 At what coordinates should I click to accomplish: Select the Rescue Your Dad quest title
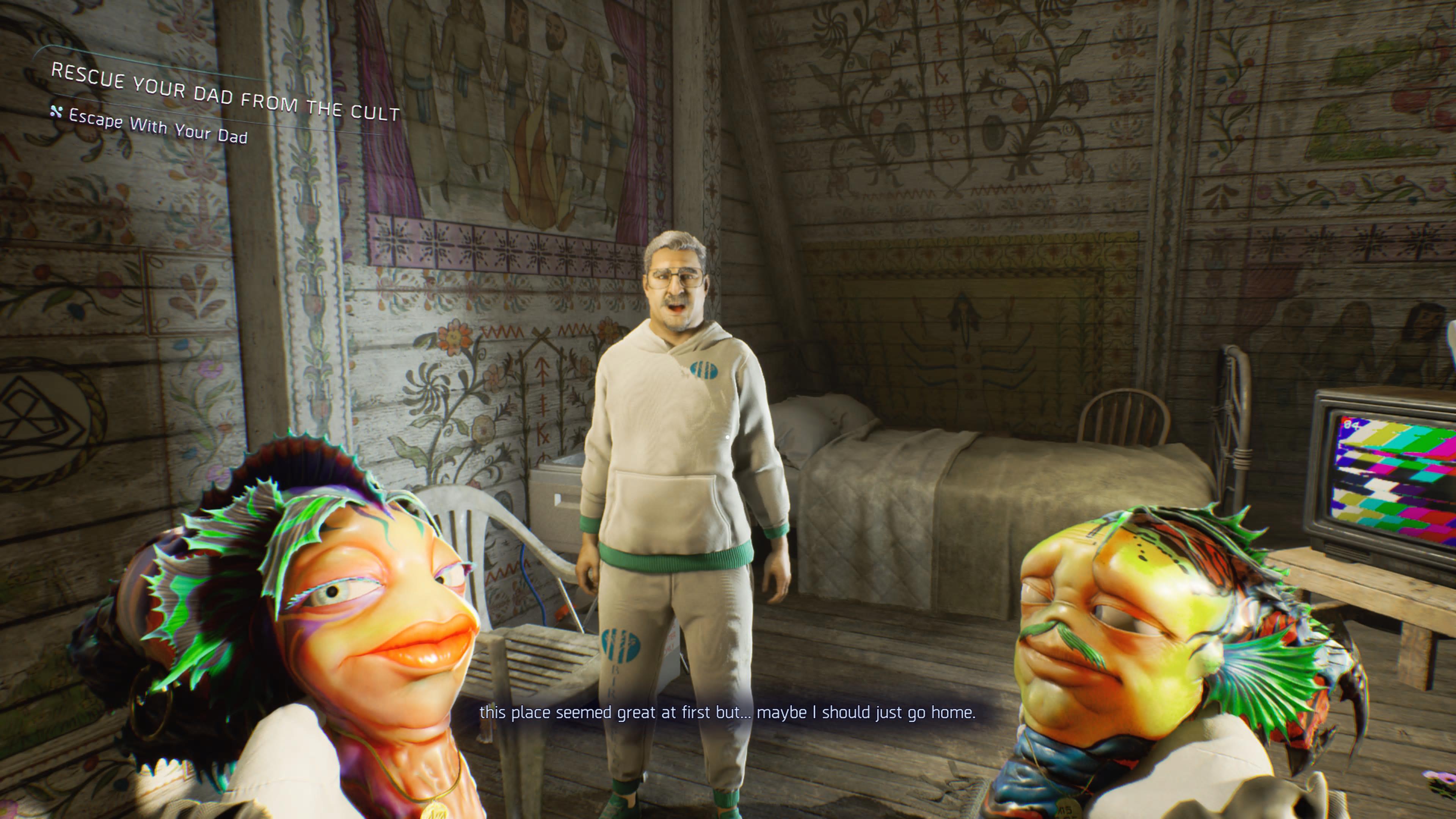point(225,93)
